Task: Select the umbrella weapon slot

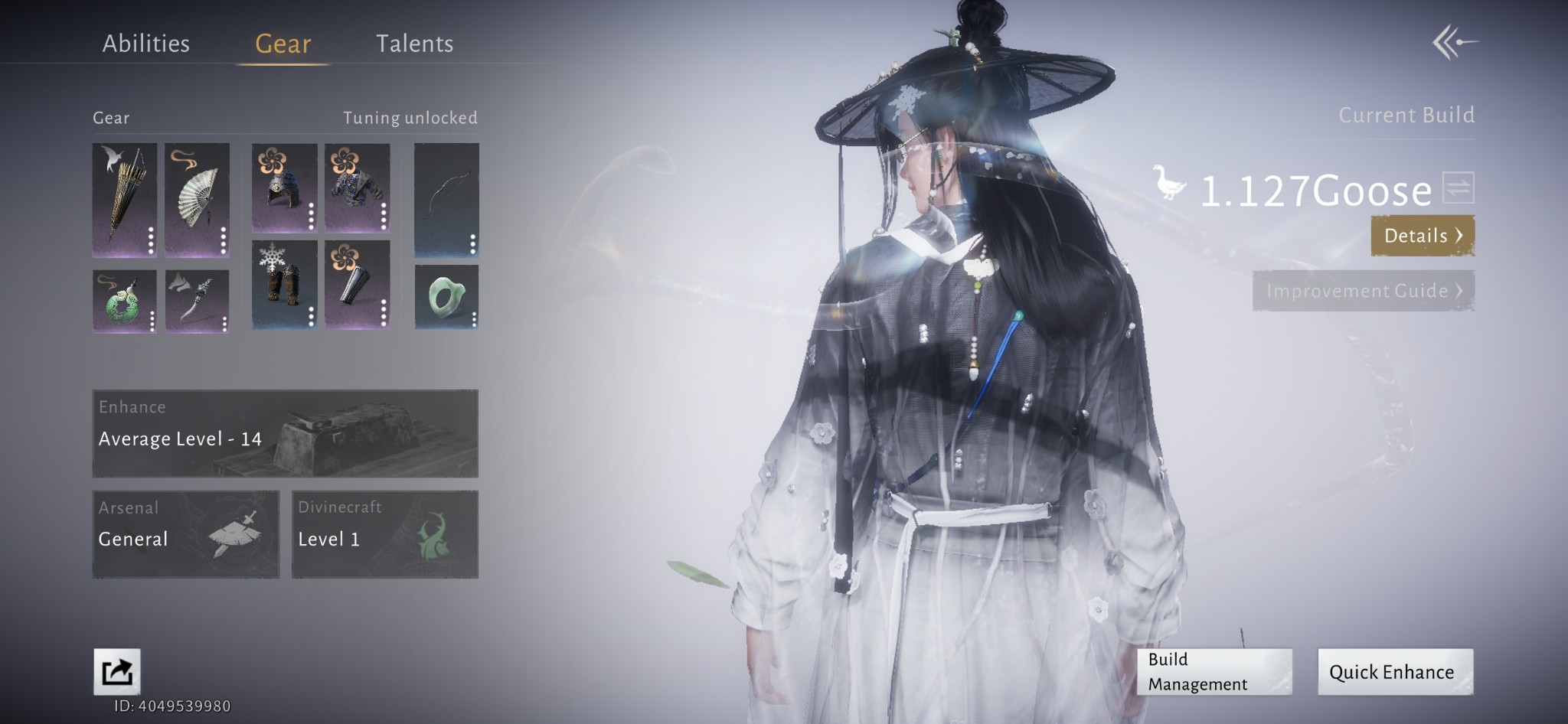Action: (125, 199)
